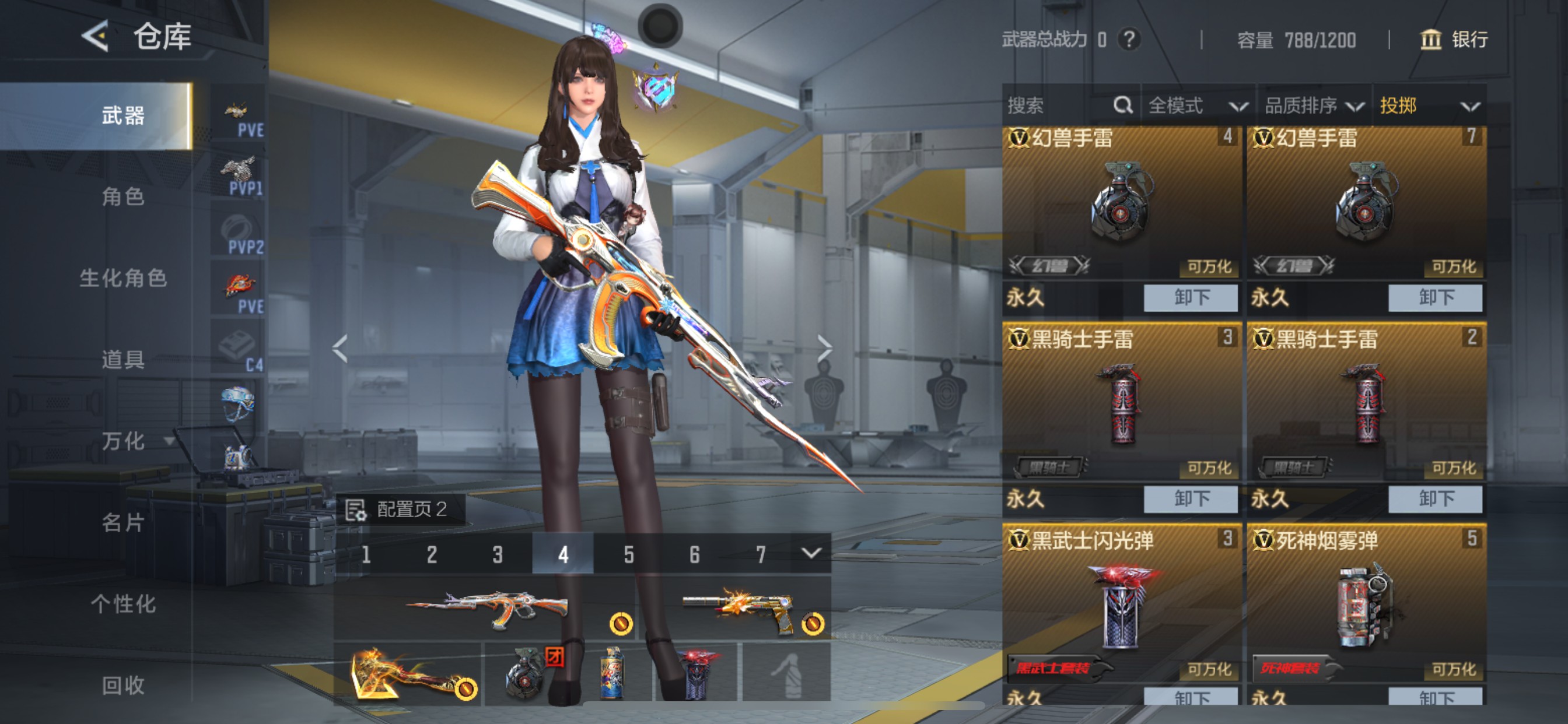Viewport: 1568px width, 724px height.
Task: Click the search magnifier icon
Action: pos(1122,106)
